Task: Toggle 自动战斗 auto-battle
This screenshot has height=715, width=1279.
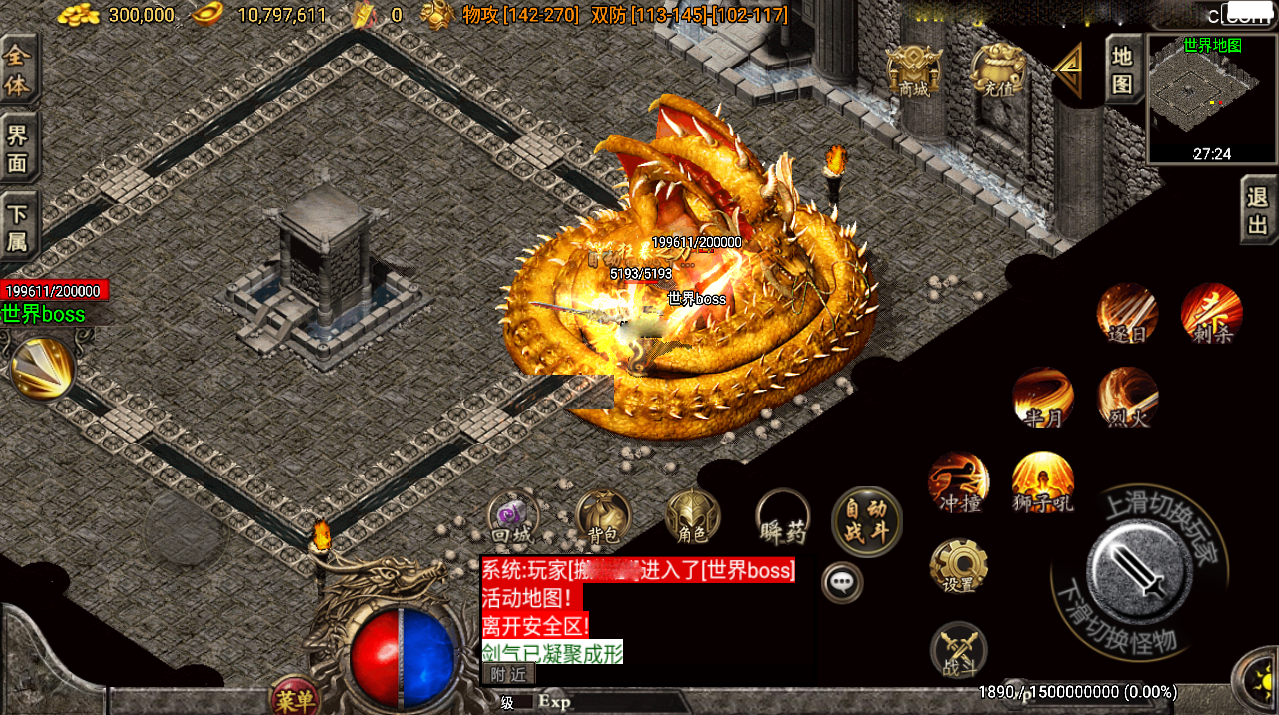Action: (866, 520)
